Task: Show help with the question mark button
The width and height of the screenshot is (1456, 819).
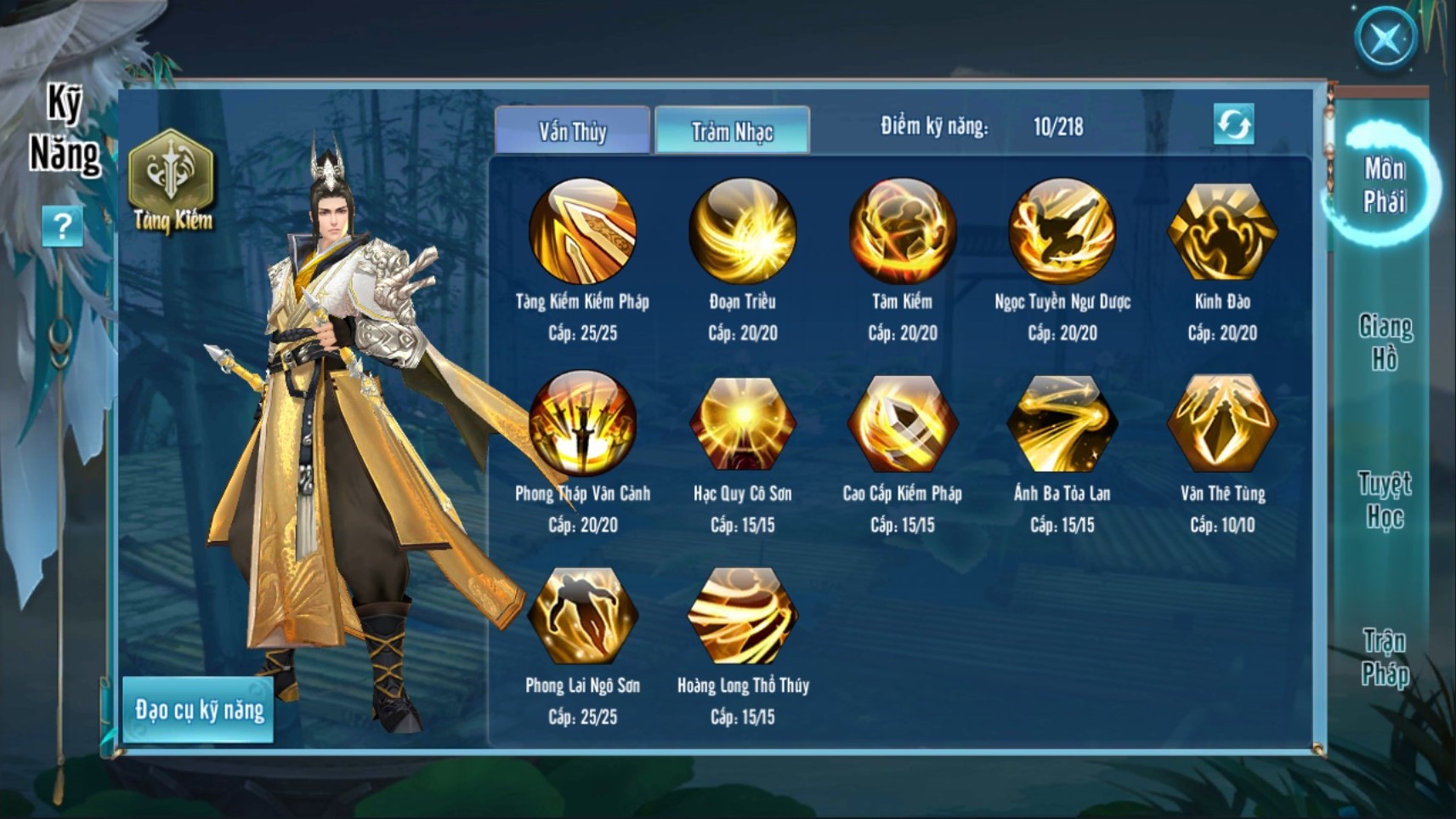Action: [62, 226]
